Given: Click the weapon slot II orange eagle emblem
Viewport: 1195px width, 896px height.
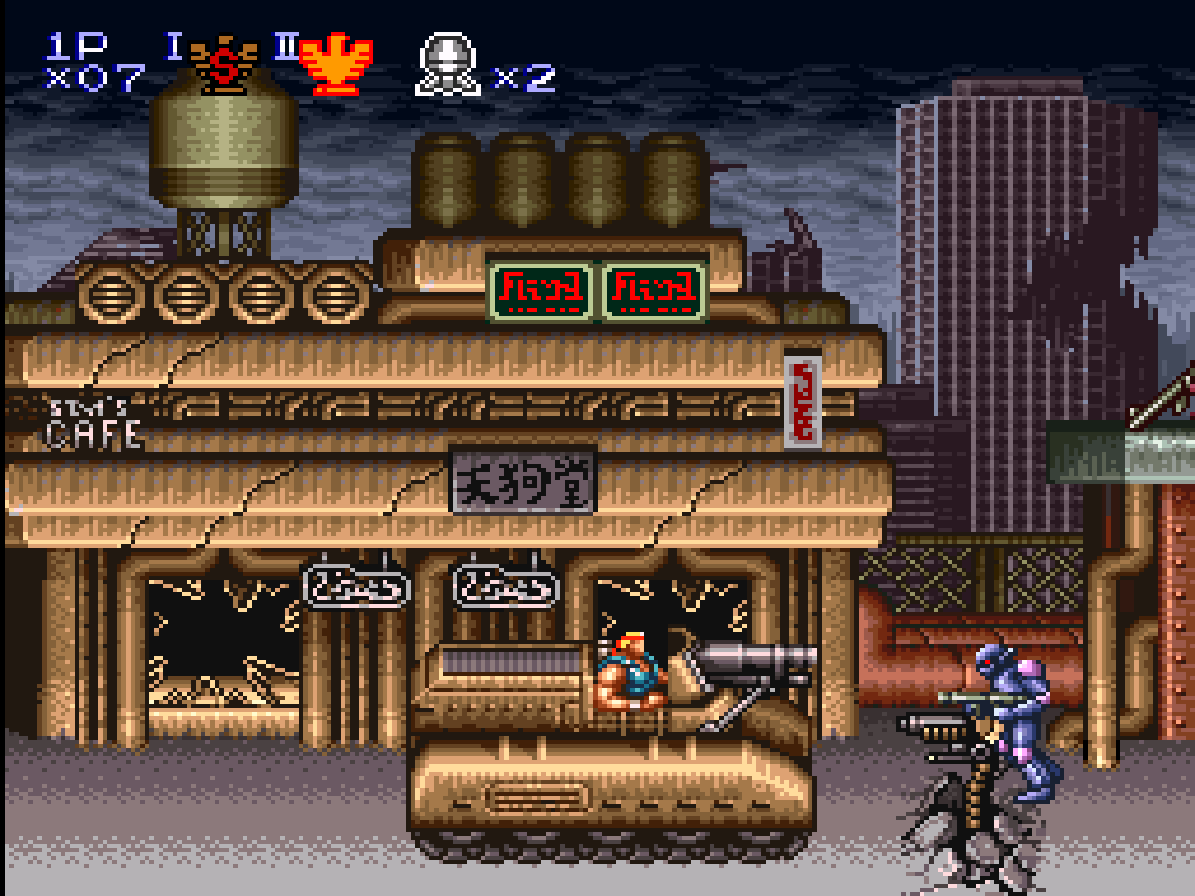Looking at the screenshot, I should coord(336,66).
